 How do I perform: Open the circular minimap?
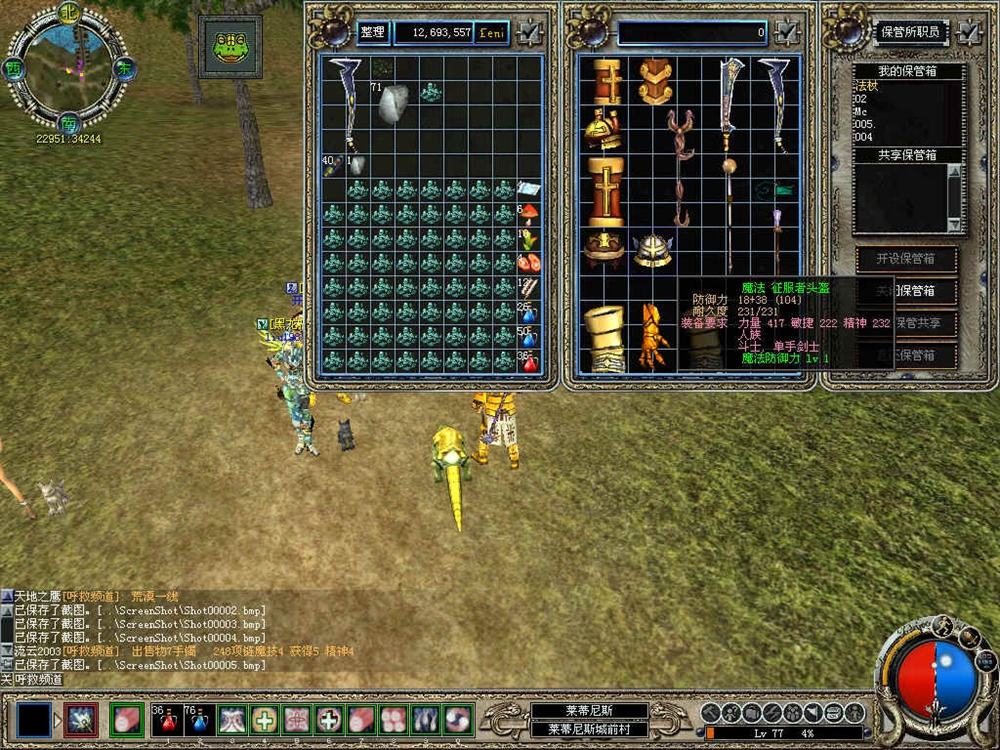coord(67,67)
